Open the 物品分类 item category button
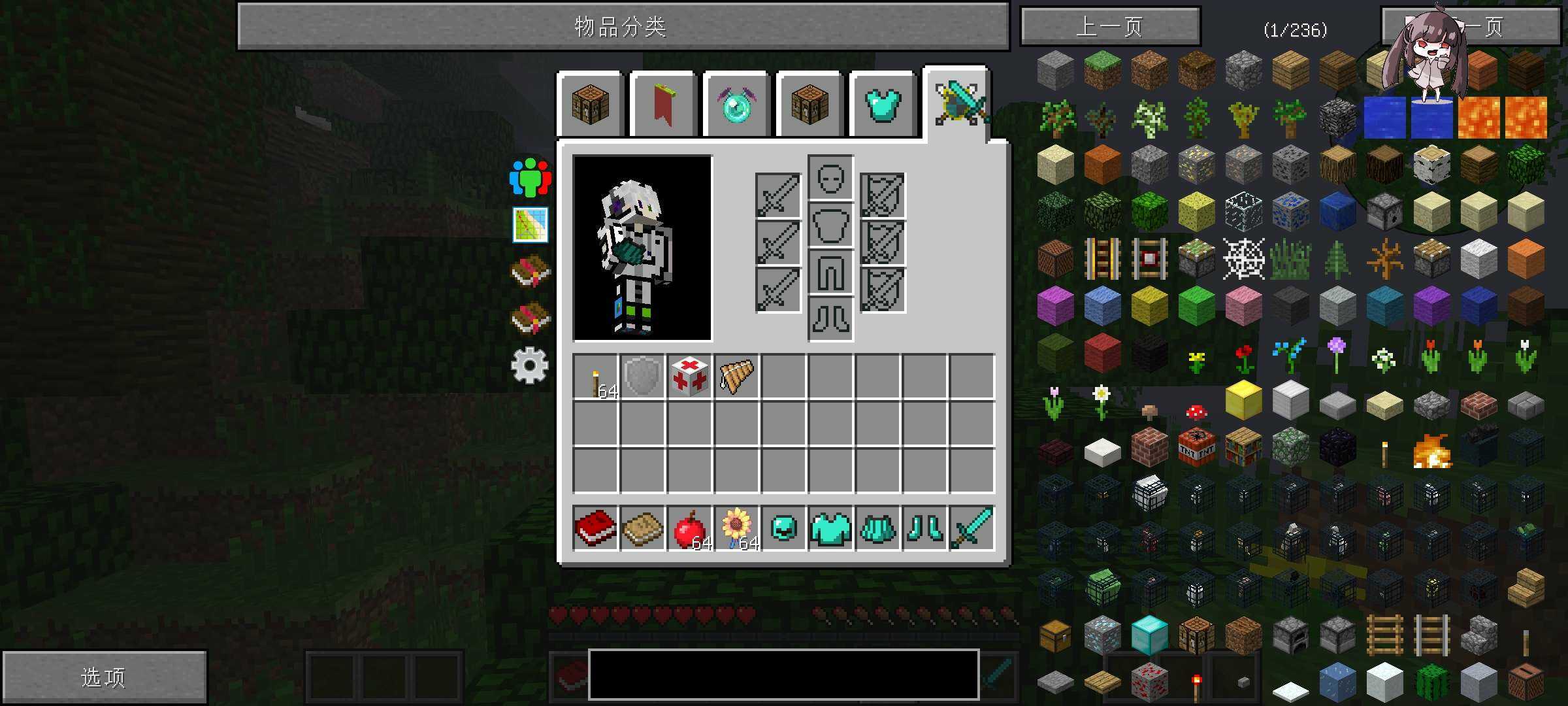 pyautogui.click(x=623, y=27)
